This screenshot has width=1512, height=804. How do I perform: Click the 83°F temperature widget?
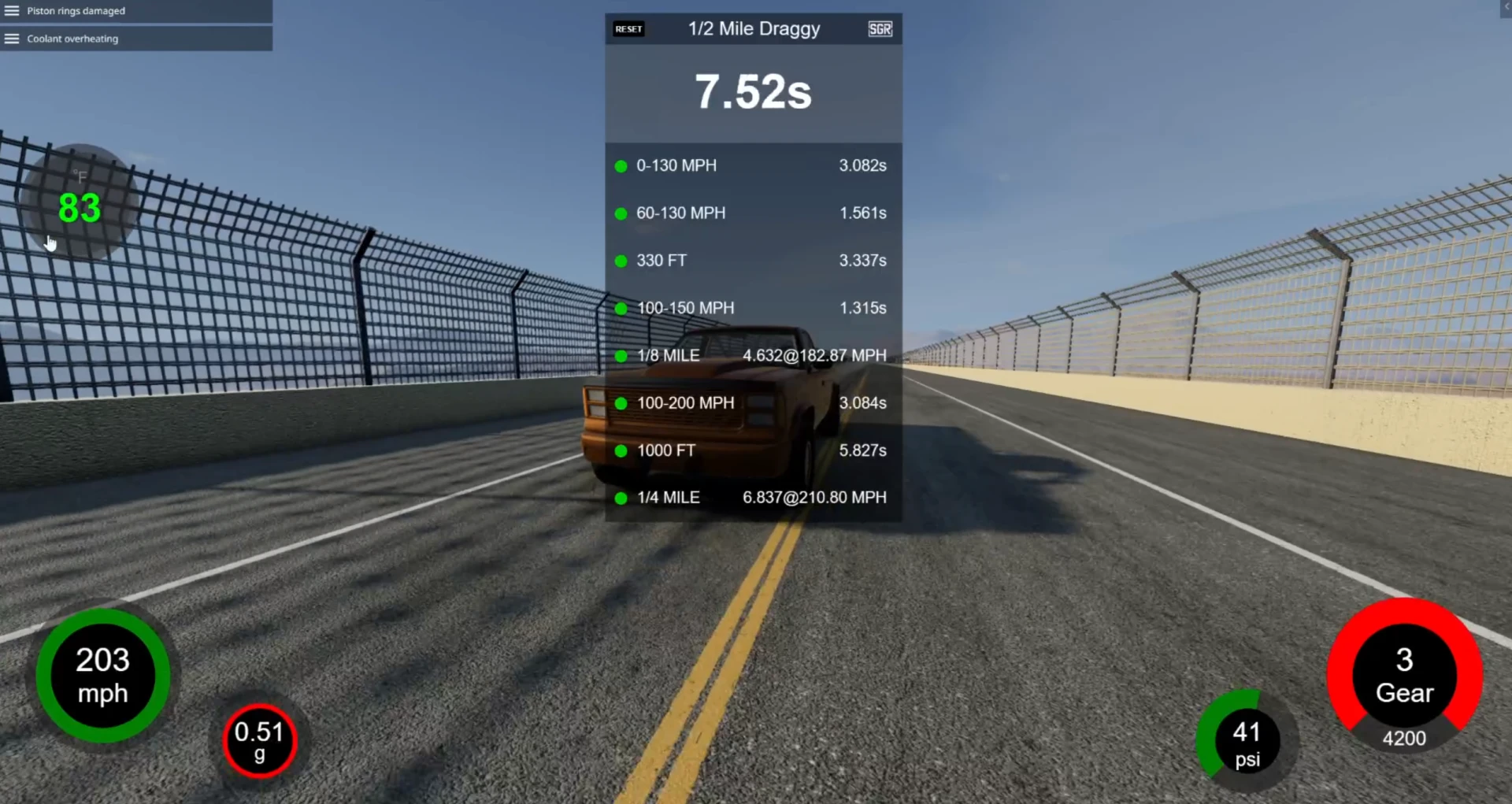[x=79, y=205]
